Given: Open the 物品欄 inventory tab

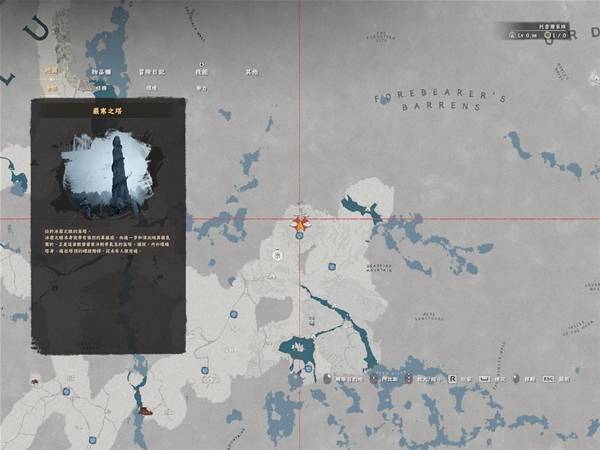Looking at the screenshot, I should click(x=101, y=72).
